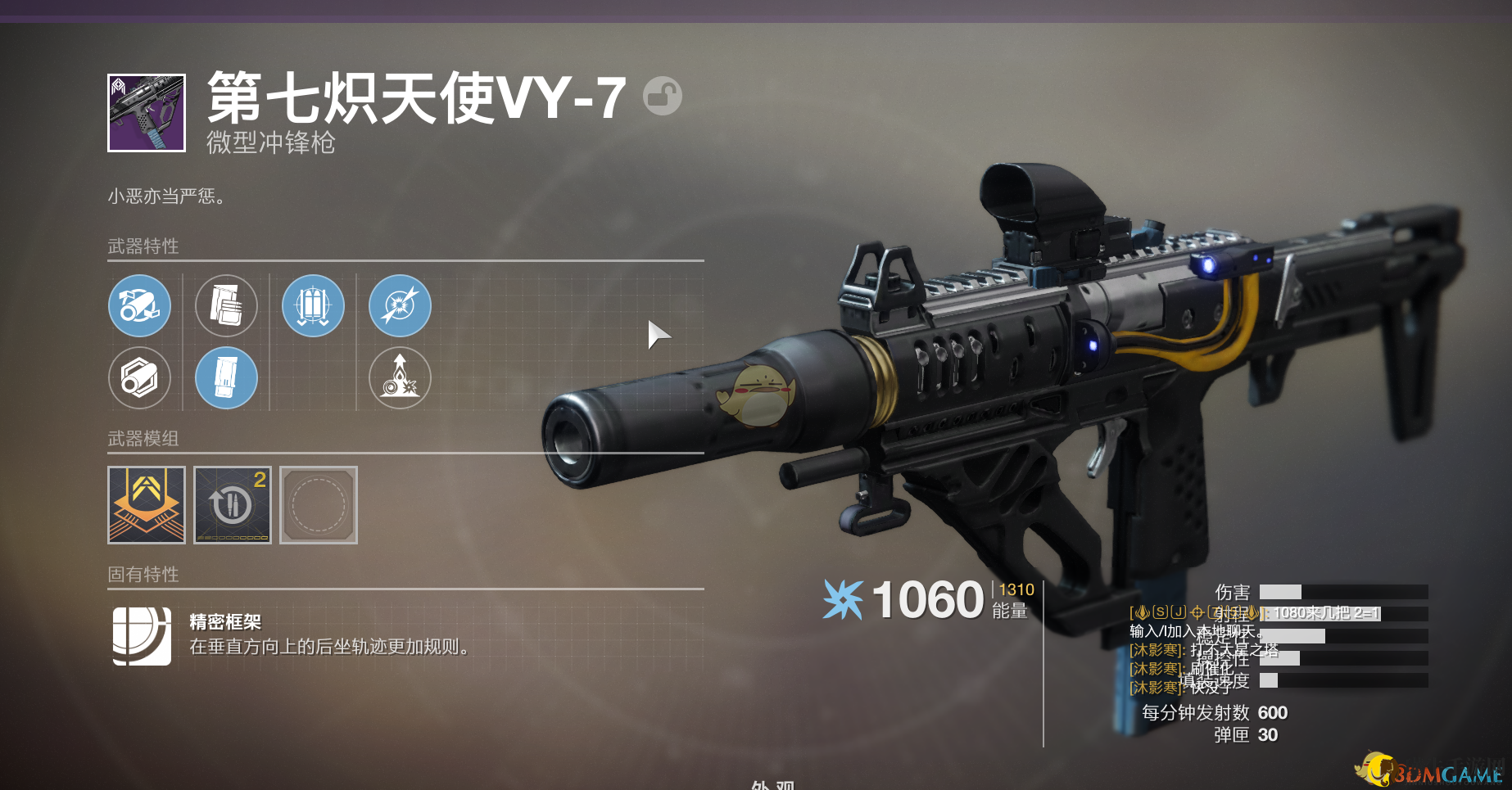The height and width of the screenshot is (790, 1512).
Task: Select the twin bullets crosshair trait
Action: tap(314, 306)
